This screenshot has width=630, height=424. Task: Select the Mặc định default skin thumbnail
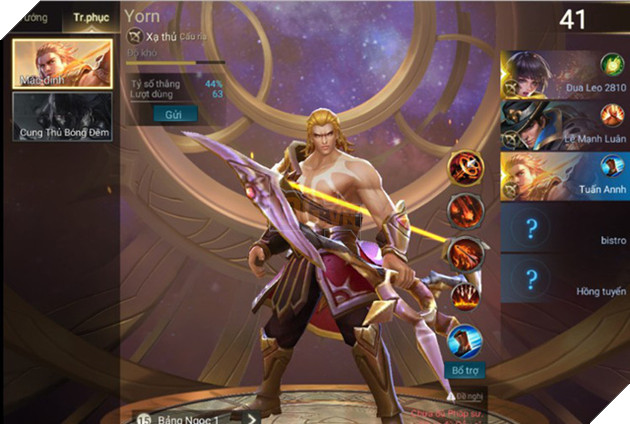click(x=61, y=63)
